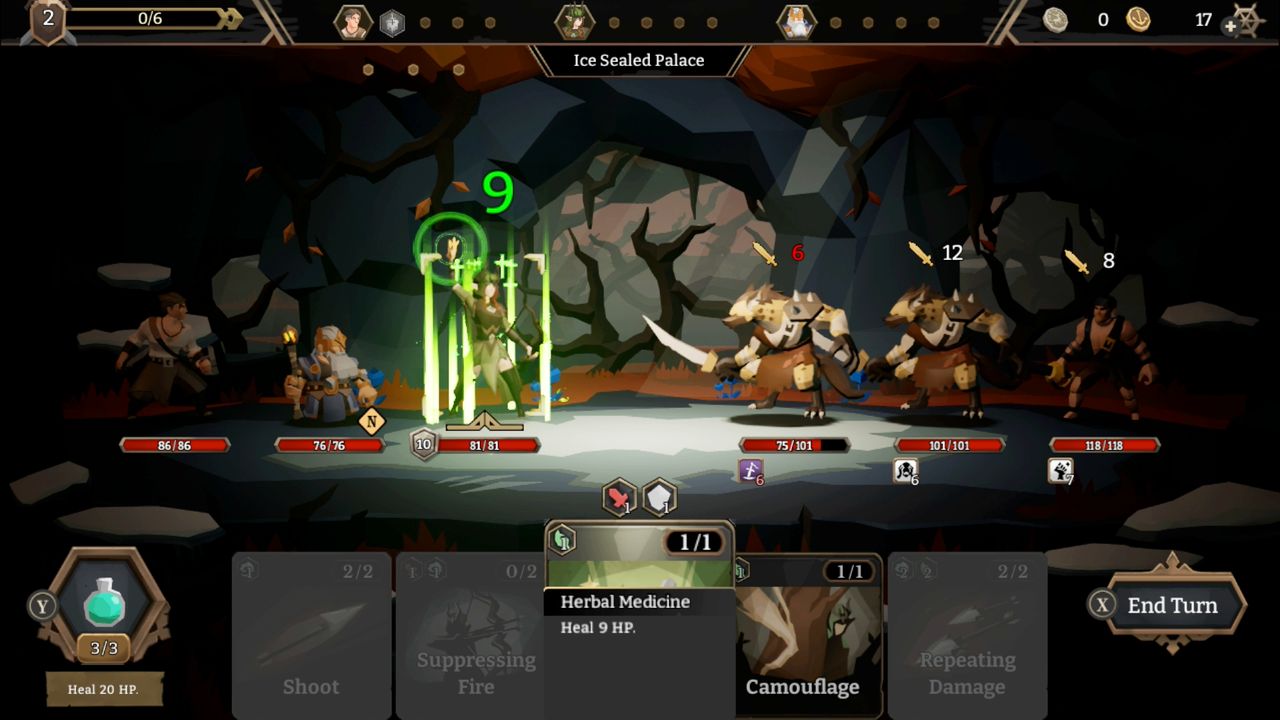Click the status icon under the middle gnoll
Image resolution: width=1280 pixels, height=720 pixels.
pos(905,470)
